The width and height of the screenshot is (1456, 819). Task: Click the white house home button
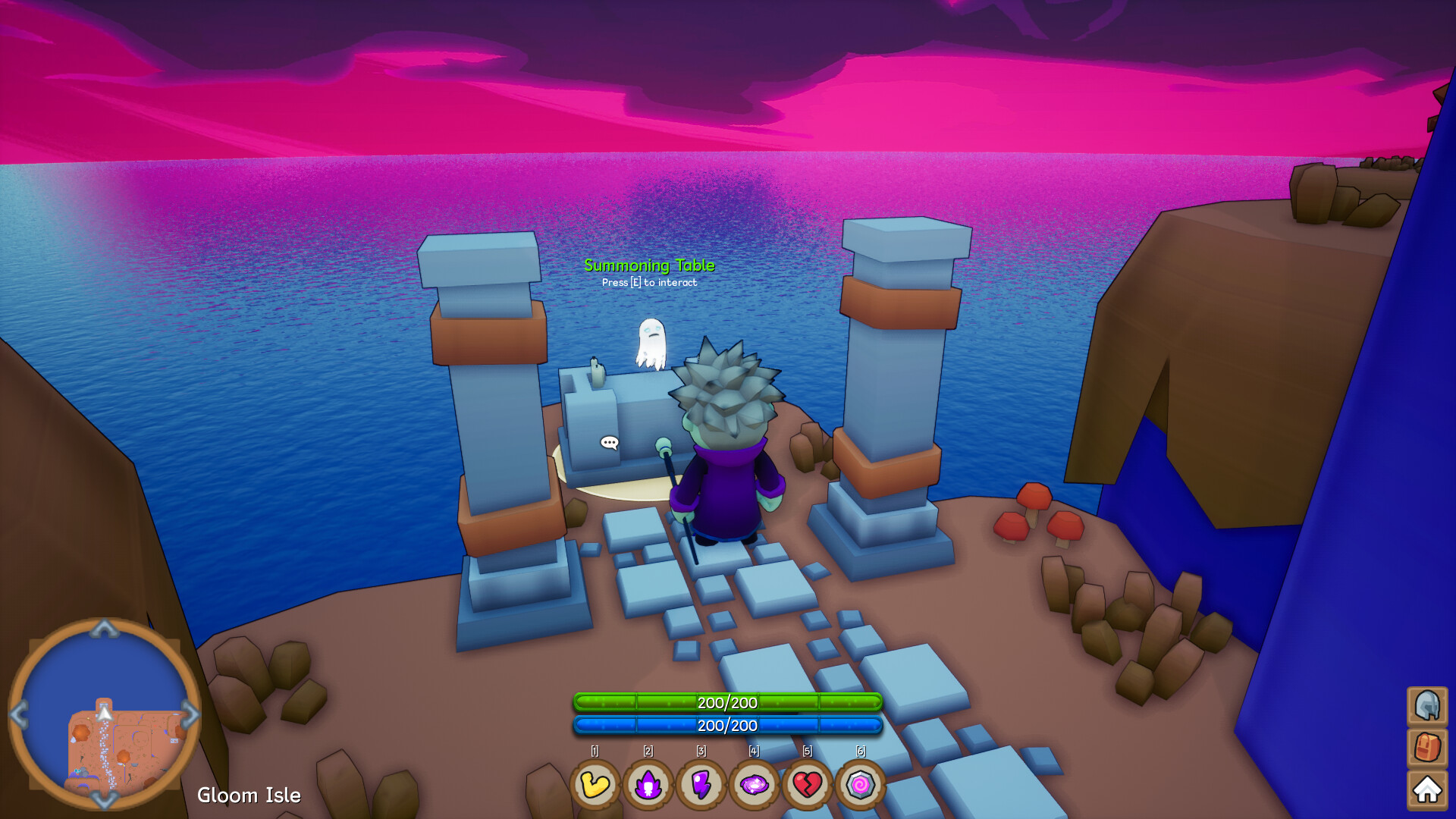tap(1427, 790)
